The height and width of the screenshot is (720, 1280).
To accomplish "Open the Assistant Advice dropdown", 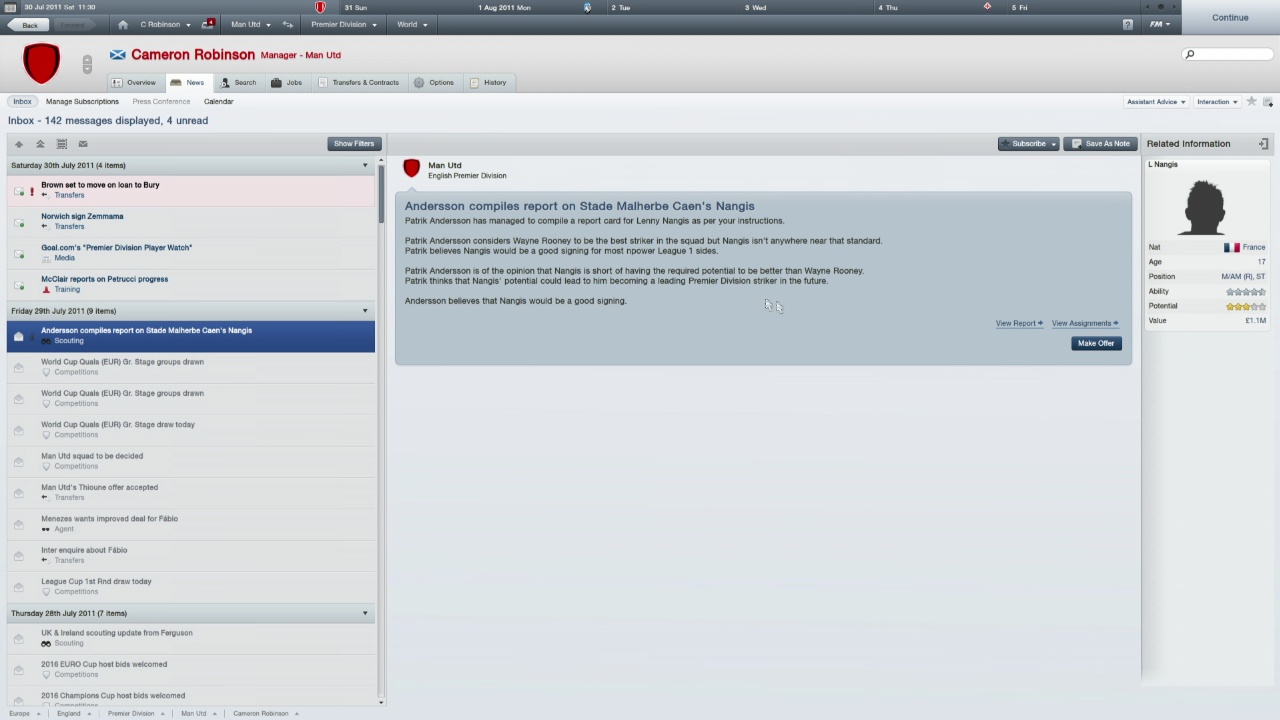I will (x=1155, y=101).
